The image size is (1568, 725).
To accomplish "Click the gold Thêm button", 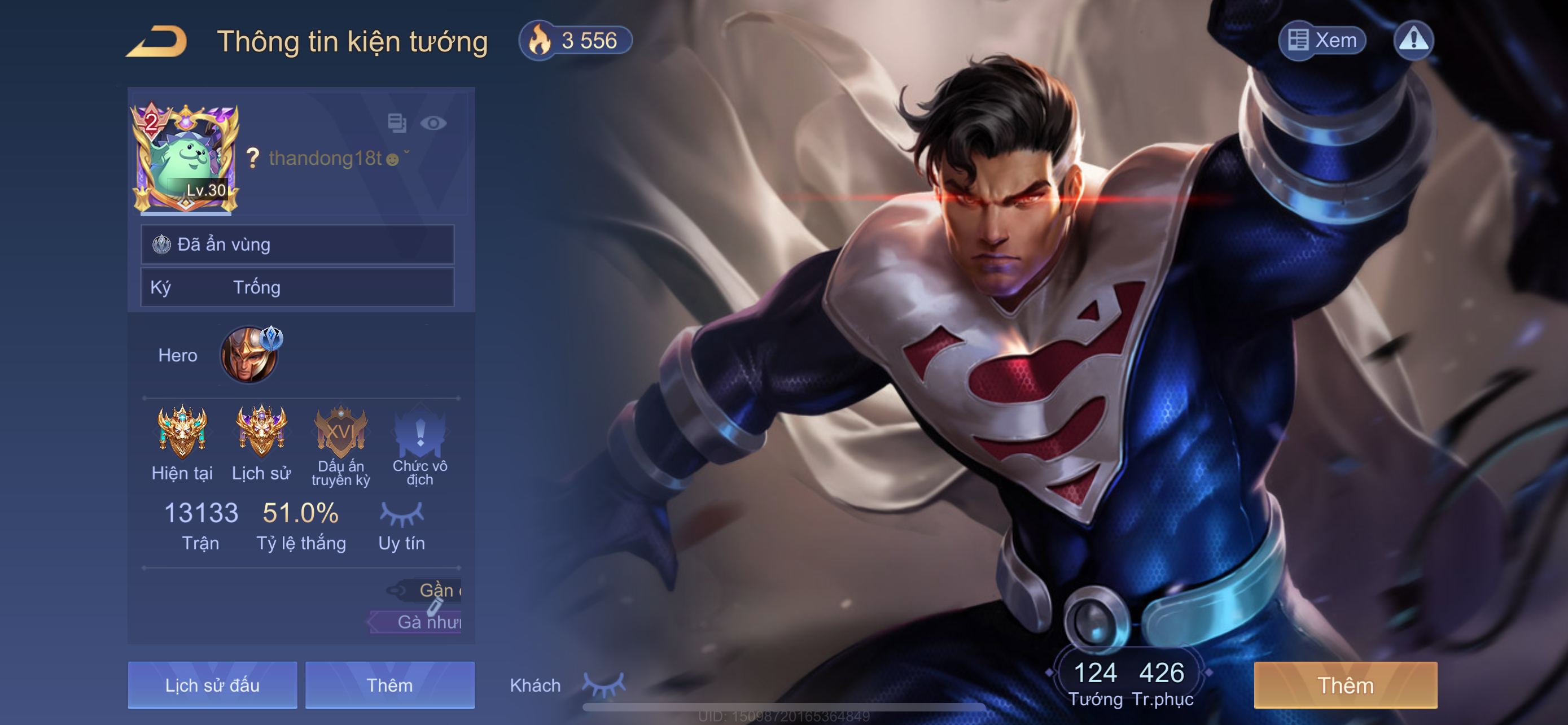I will tap(1345, 685).
